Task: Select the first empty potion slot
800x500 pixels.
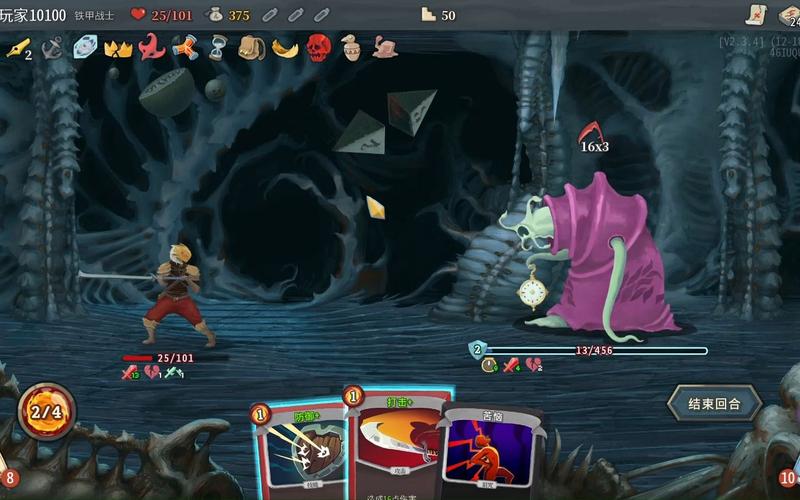Action: [271, 15]
